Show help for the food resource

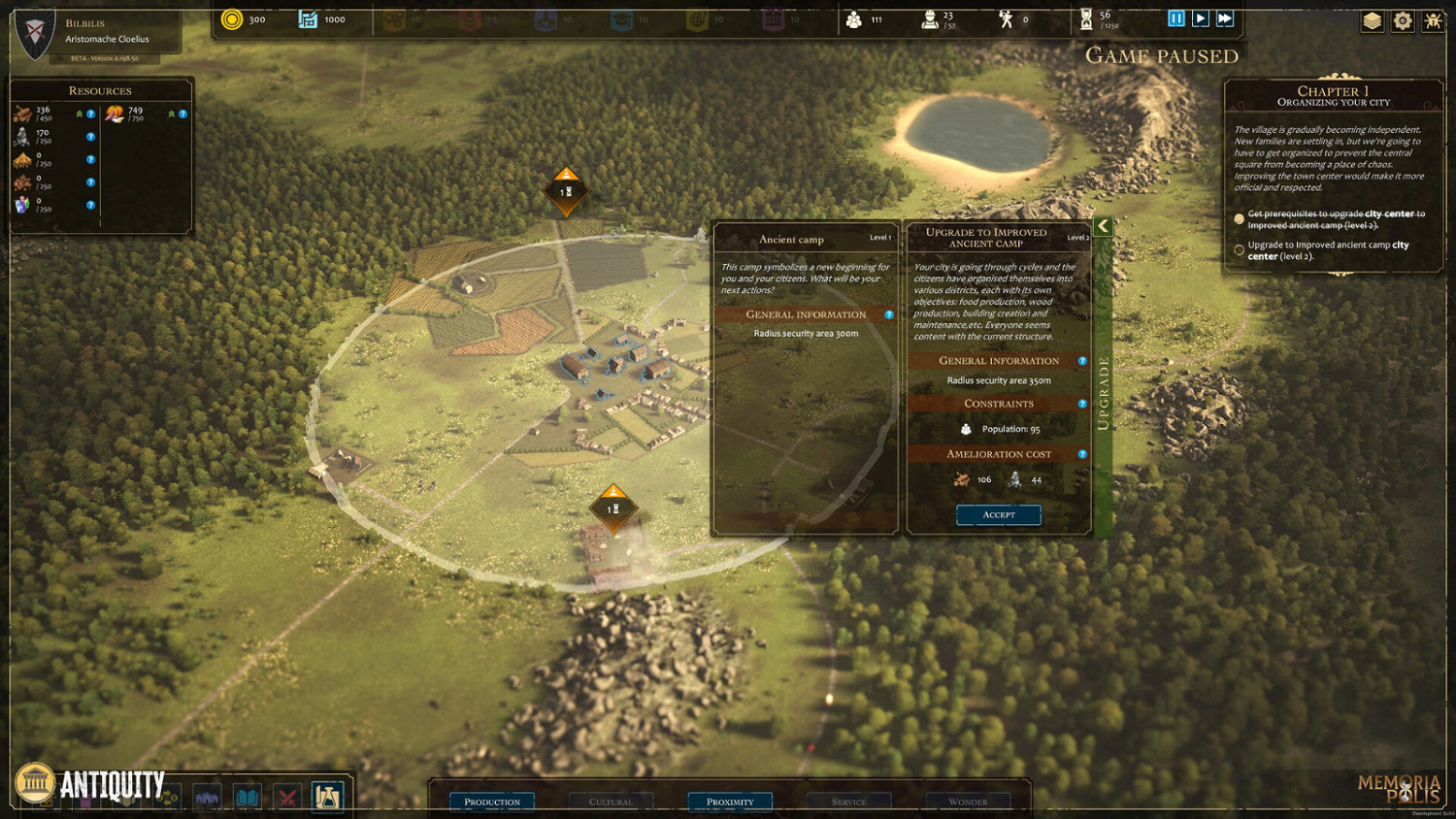pyautogui.click(x=182, y=115)
